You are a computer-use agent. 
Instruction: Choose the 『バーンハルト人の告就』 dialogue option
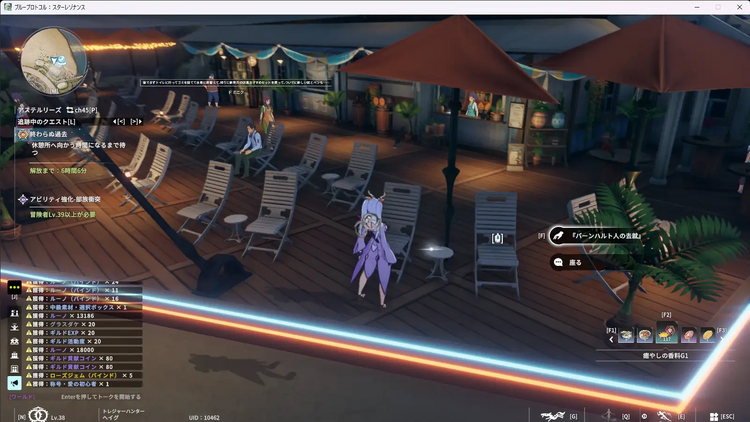pyautogui.click(x=606, y=236)
